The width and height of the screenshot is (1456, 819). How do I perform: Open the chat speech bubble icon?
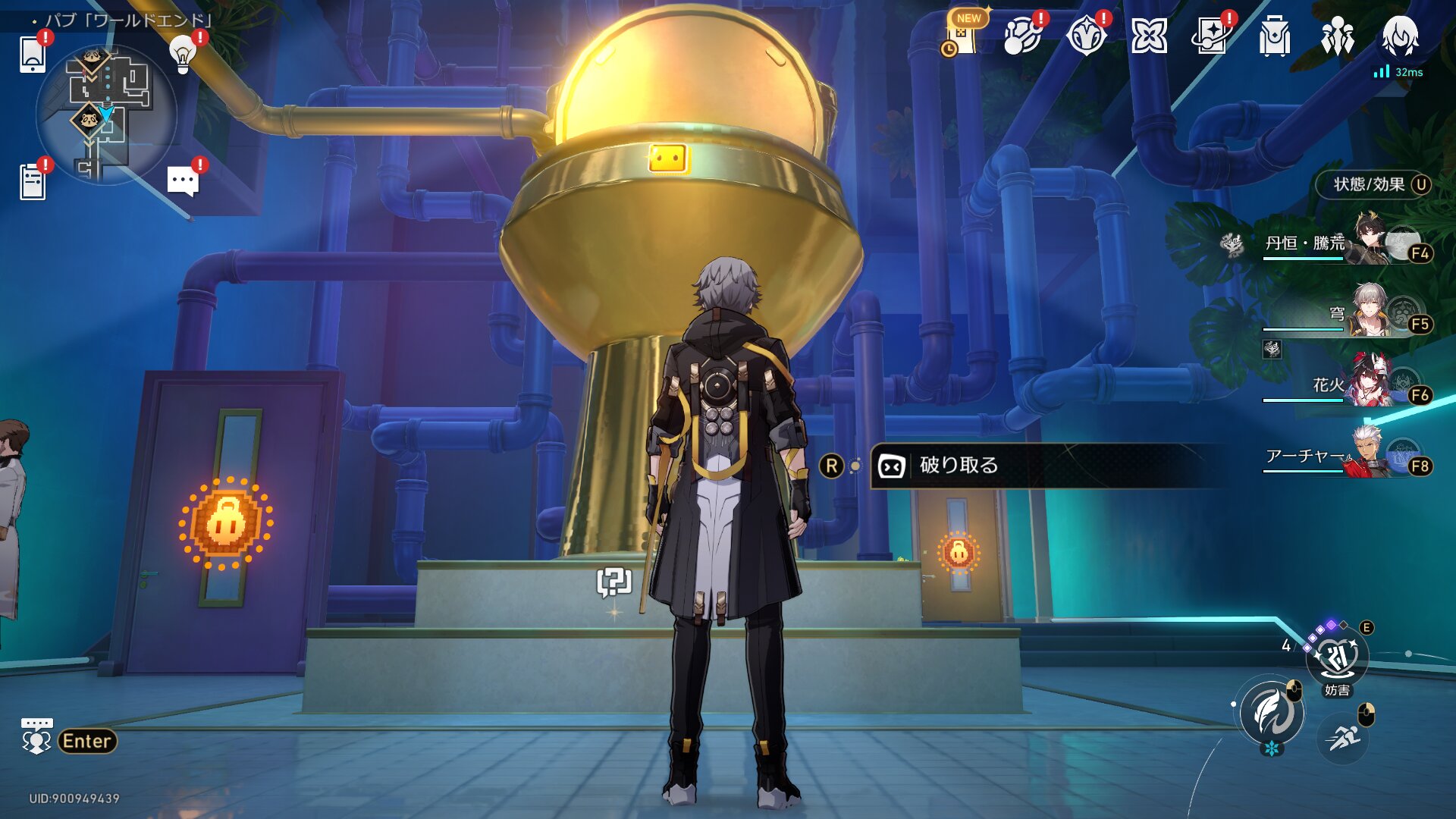pos(183,181)
